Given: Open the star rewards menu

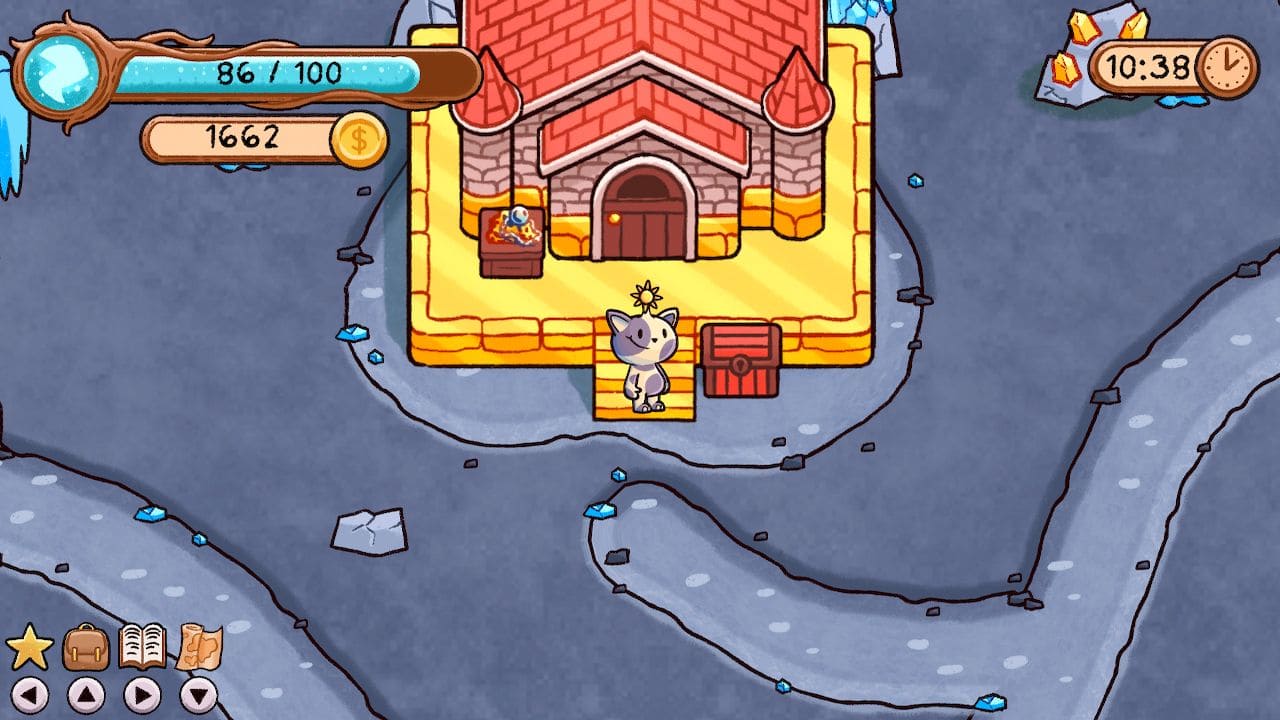Looking at the screenshot, I should tap(28, 645).
